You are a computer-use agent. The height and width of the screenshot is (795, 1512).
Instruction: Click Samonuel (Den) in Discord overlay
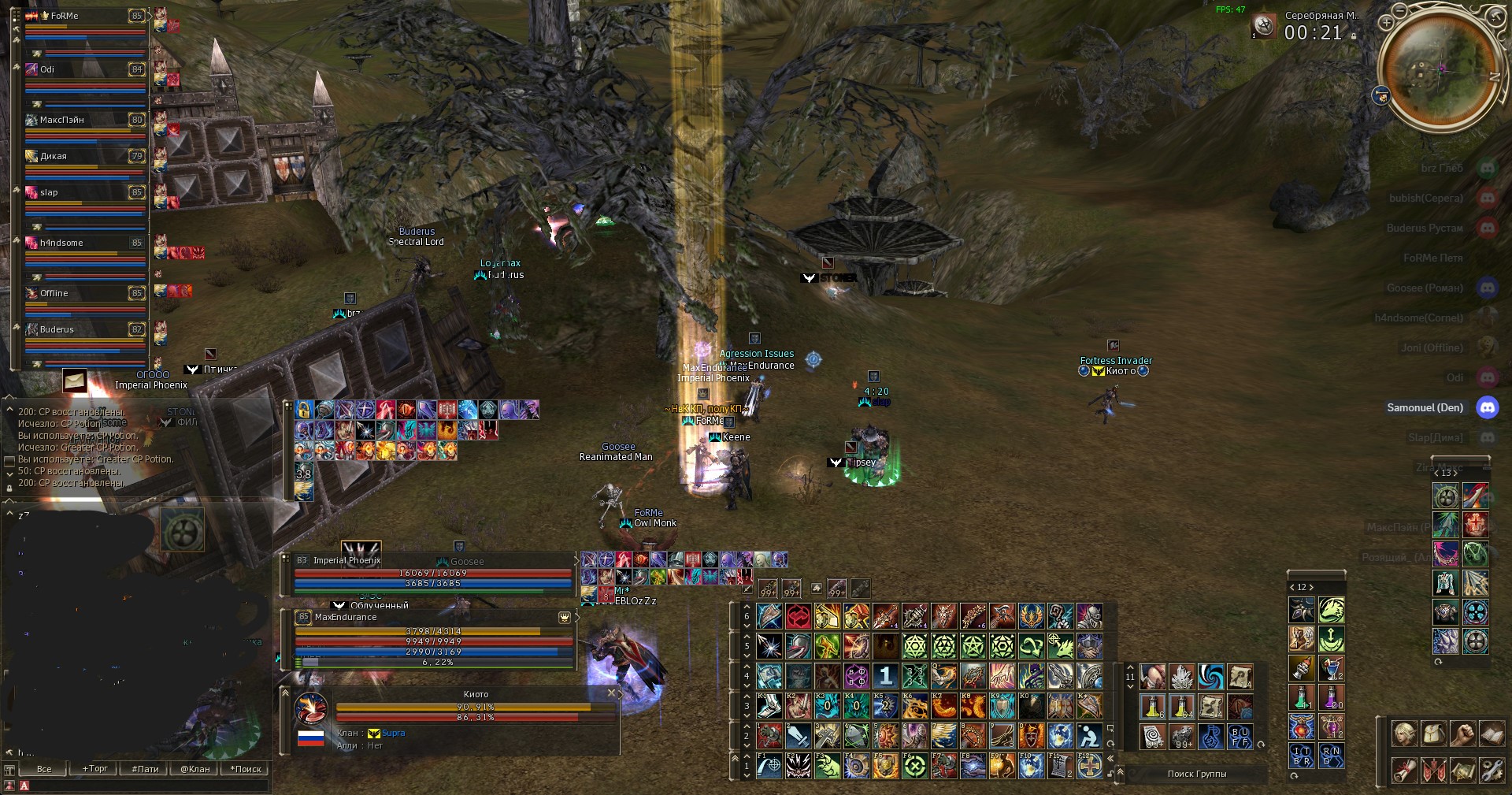[x=1425, y=407]
